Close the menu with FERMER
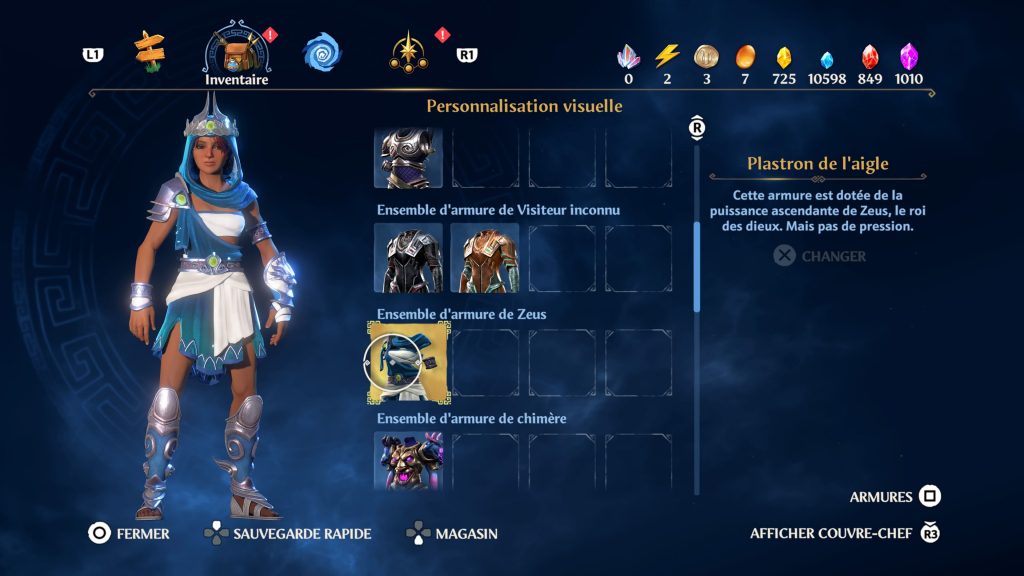 click(x=129, y=534)
